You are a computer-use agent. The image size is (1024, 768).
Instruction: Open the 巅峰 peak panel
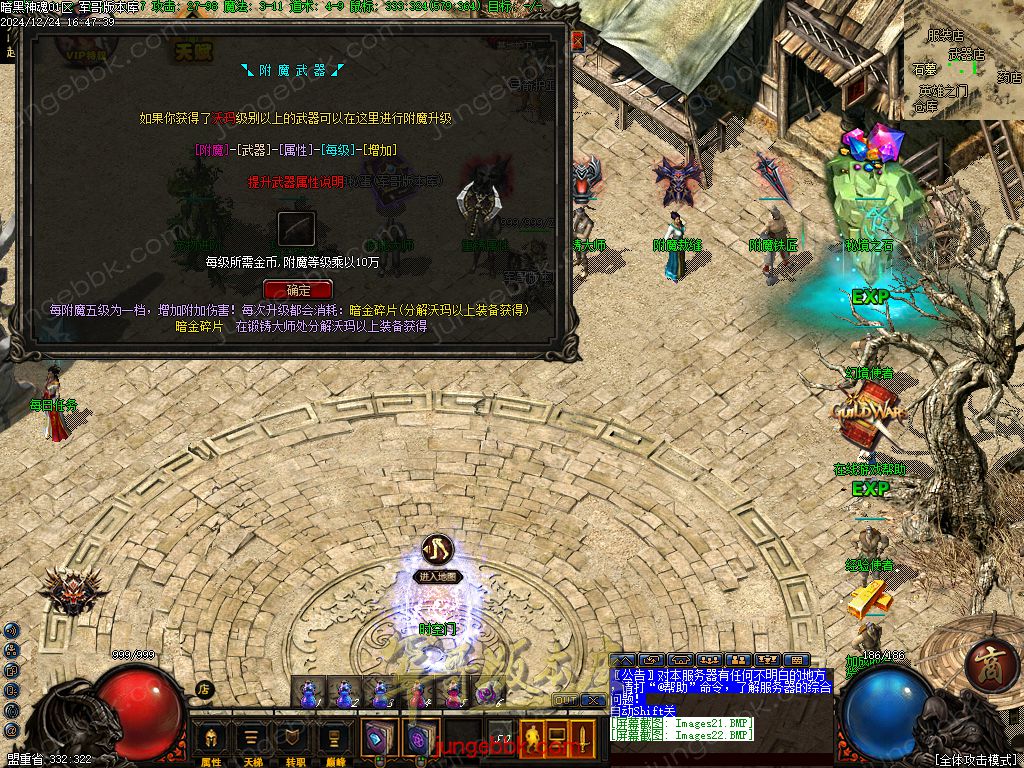click(335, 741)
